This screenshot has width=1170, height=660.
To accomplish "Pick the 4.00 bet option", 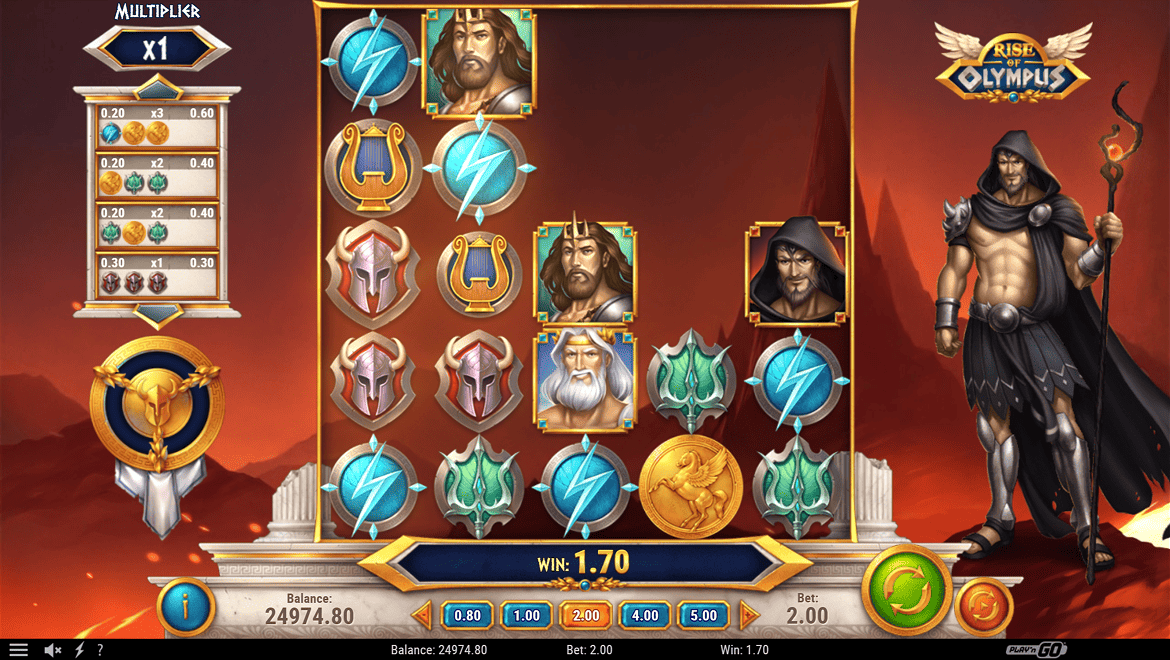I will (645, 615).
